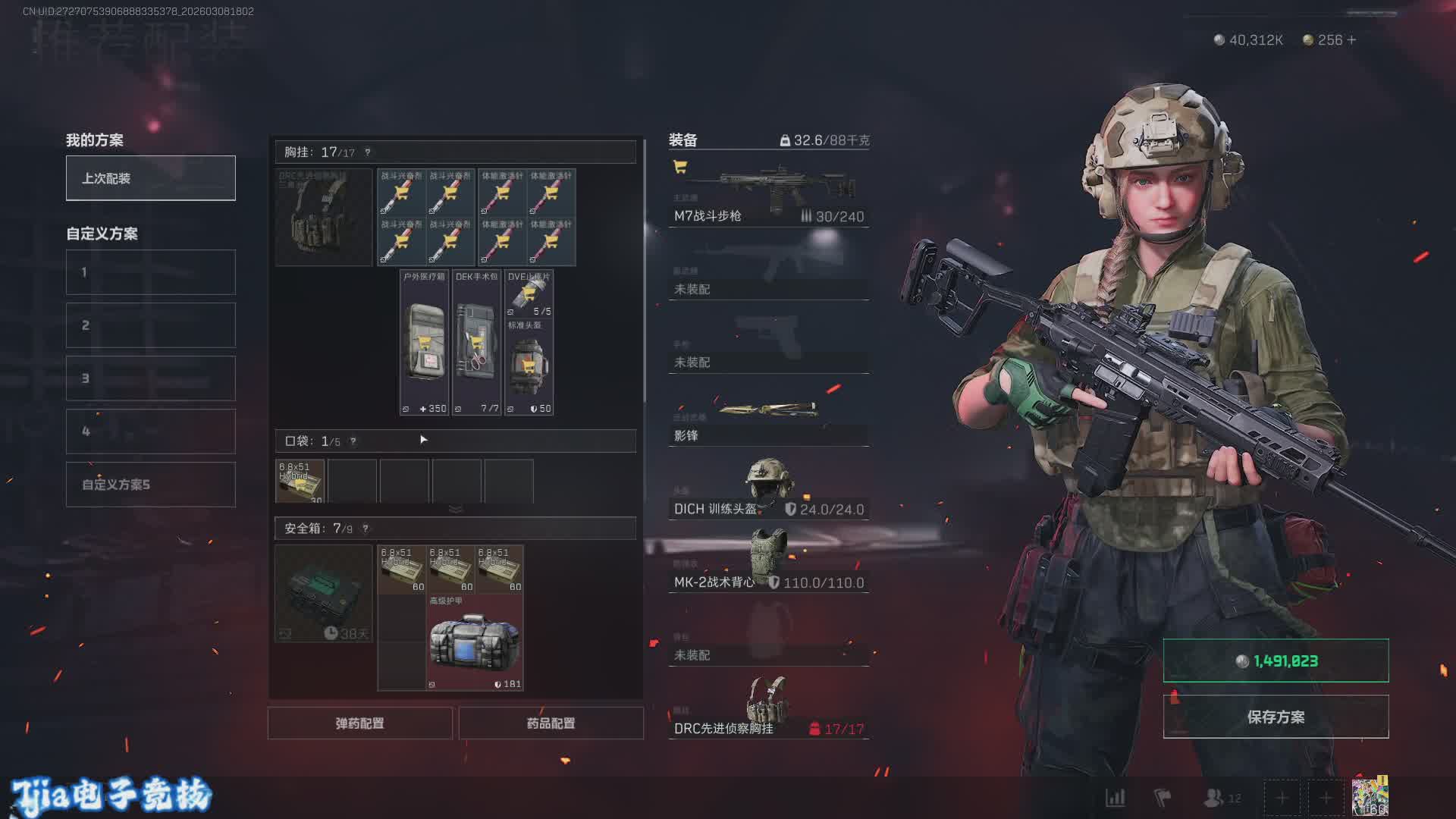Image resolution: width=1456 pixels, height=819 pixels.
Task: Open the 自定义方案5 preset
Action: (150, 485)
